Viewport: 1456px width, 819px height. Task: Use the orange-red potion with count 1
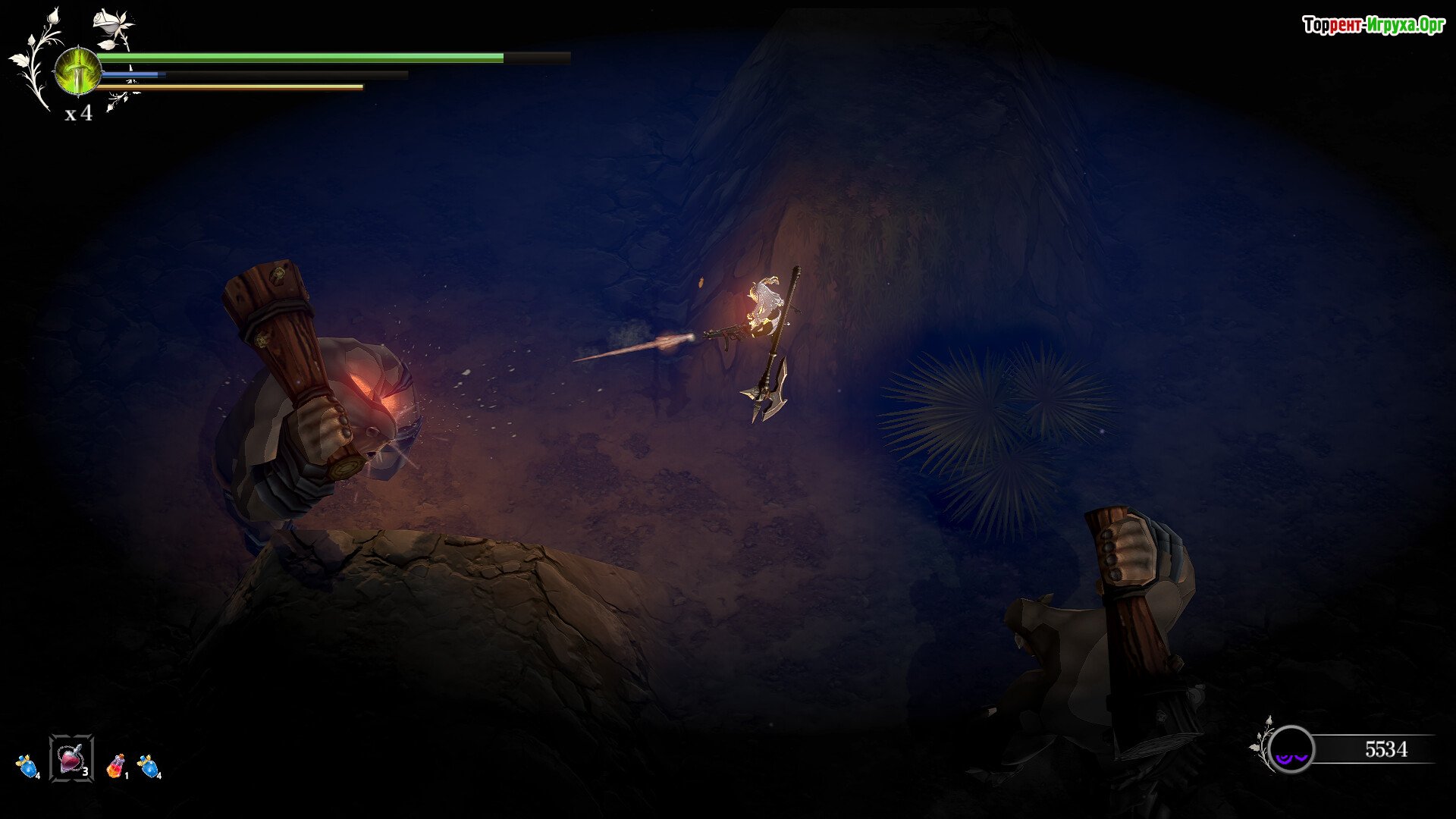(116, 766)
